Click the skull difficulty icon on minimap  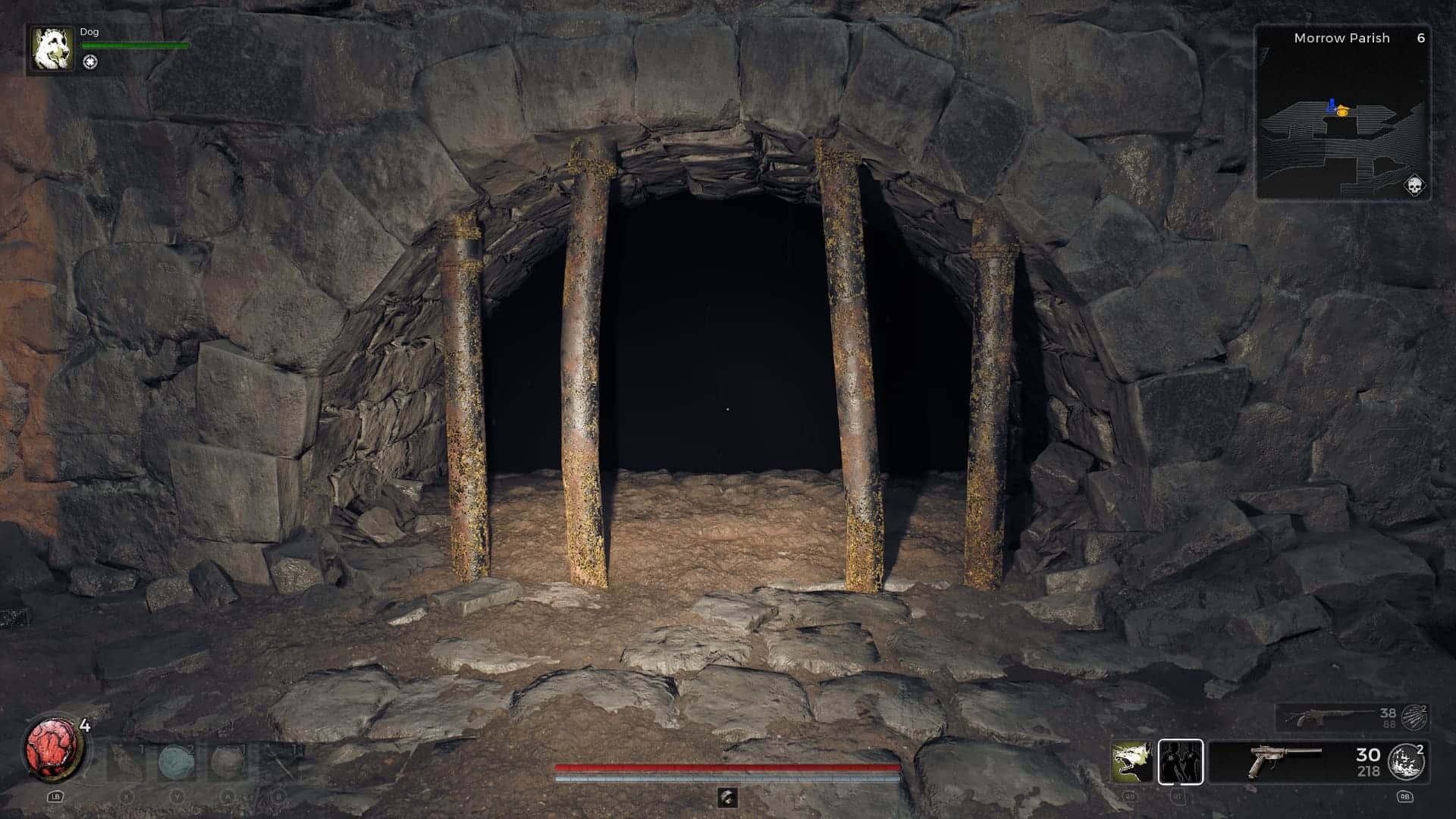pos(1414,184)
